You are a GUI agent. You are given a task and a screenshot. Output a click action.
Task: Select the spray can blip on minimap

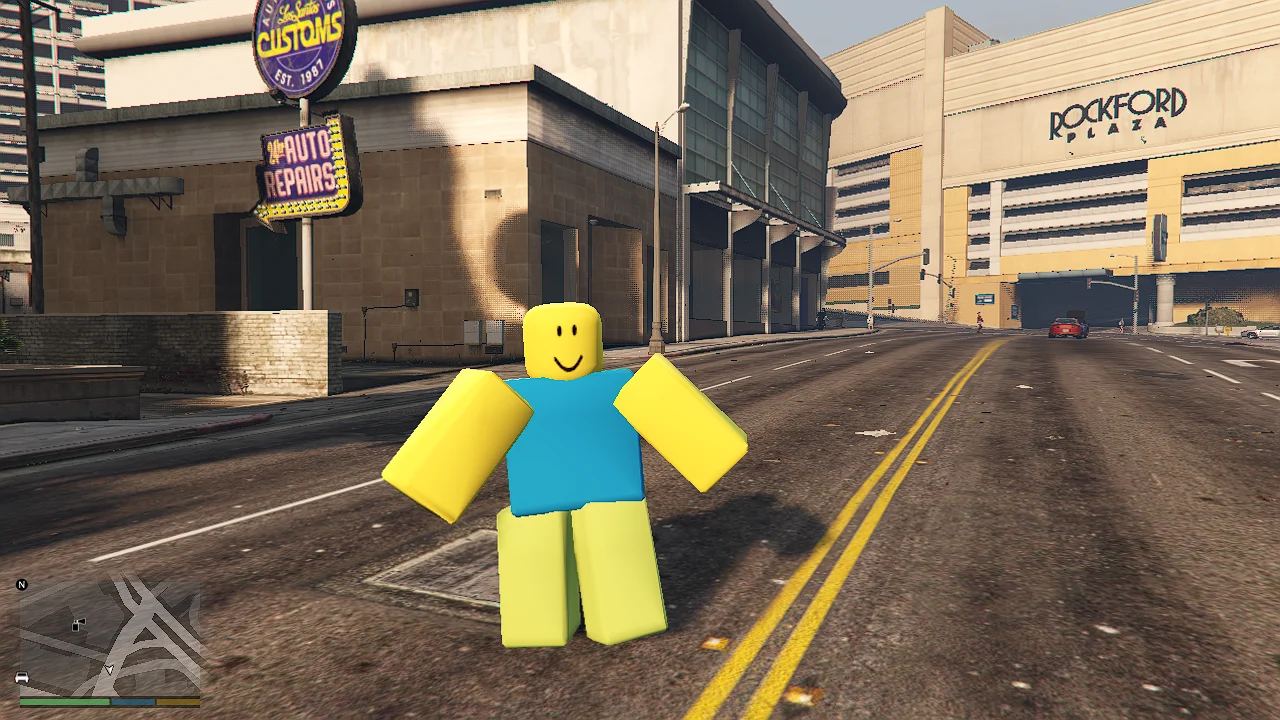tap(78, 624)
